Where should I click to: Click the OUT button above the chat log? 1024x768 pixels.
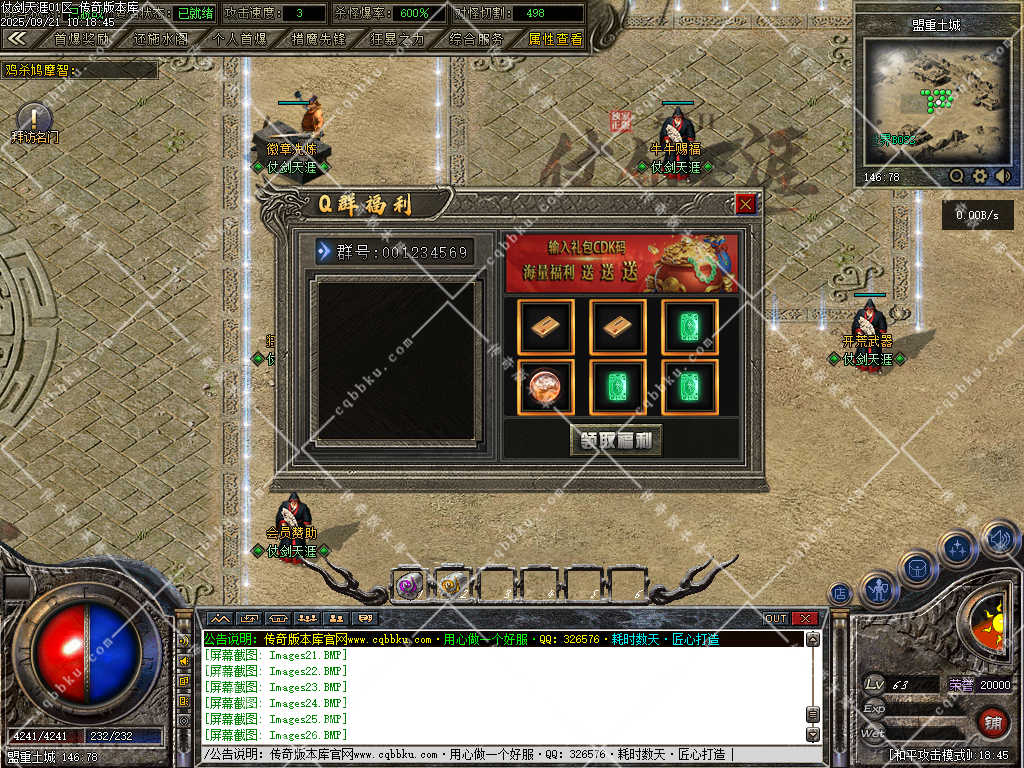pos(776,618)
